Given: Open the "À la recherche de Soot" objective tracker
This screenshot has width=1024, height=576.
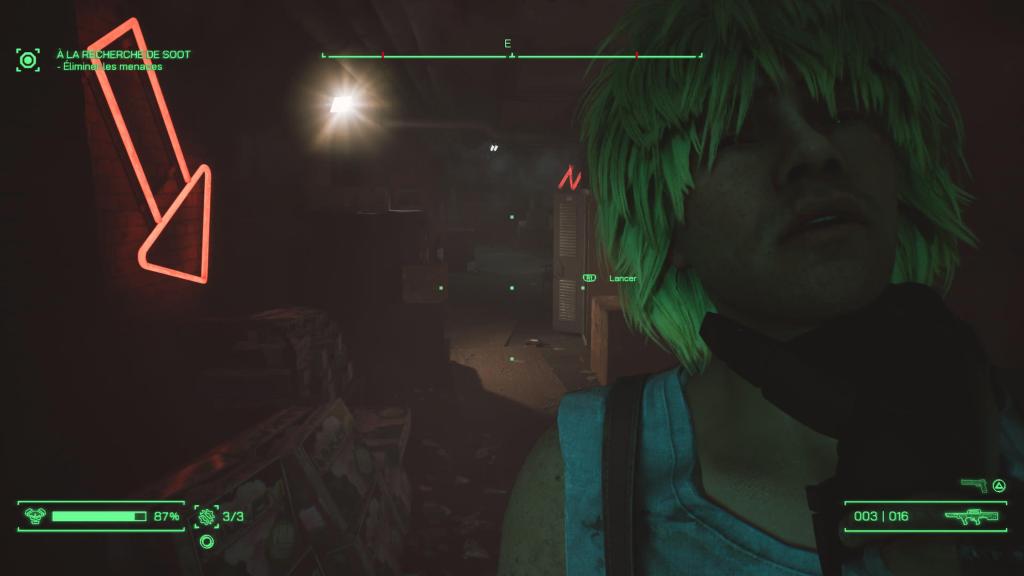Looking at the screenshot, I should (124, 54).
